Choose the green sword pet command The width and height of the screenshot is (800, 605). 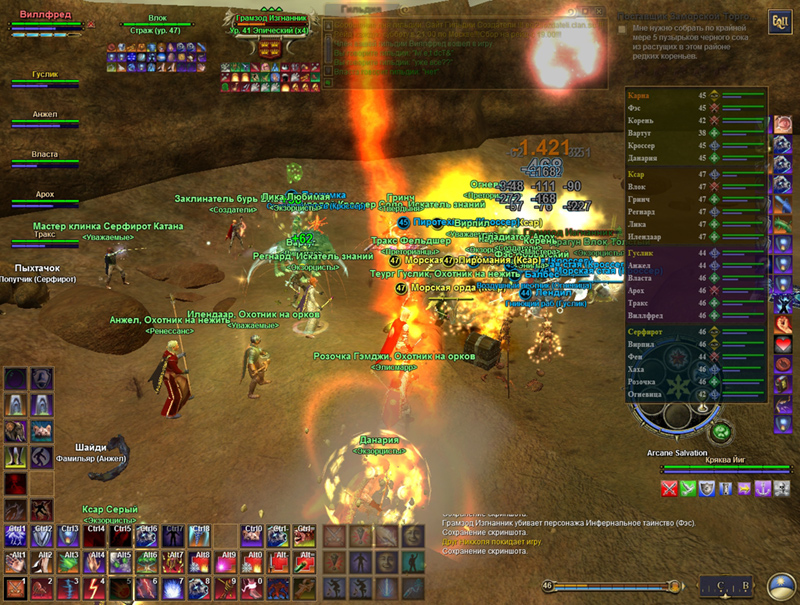(689, 487)
